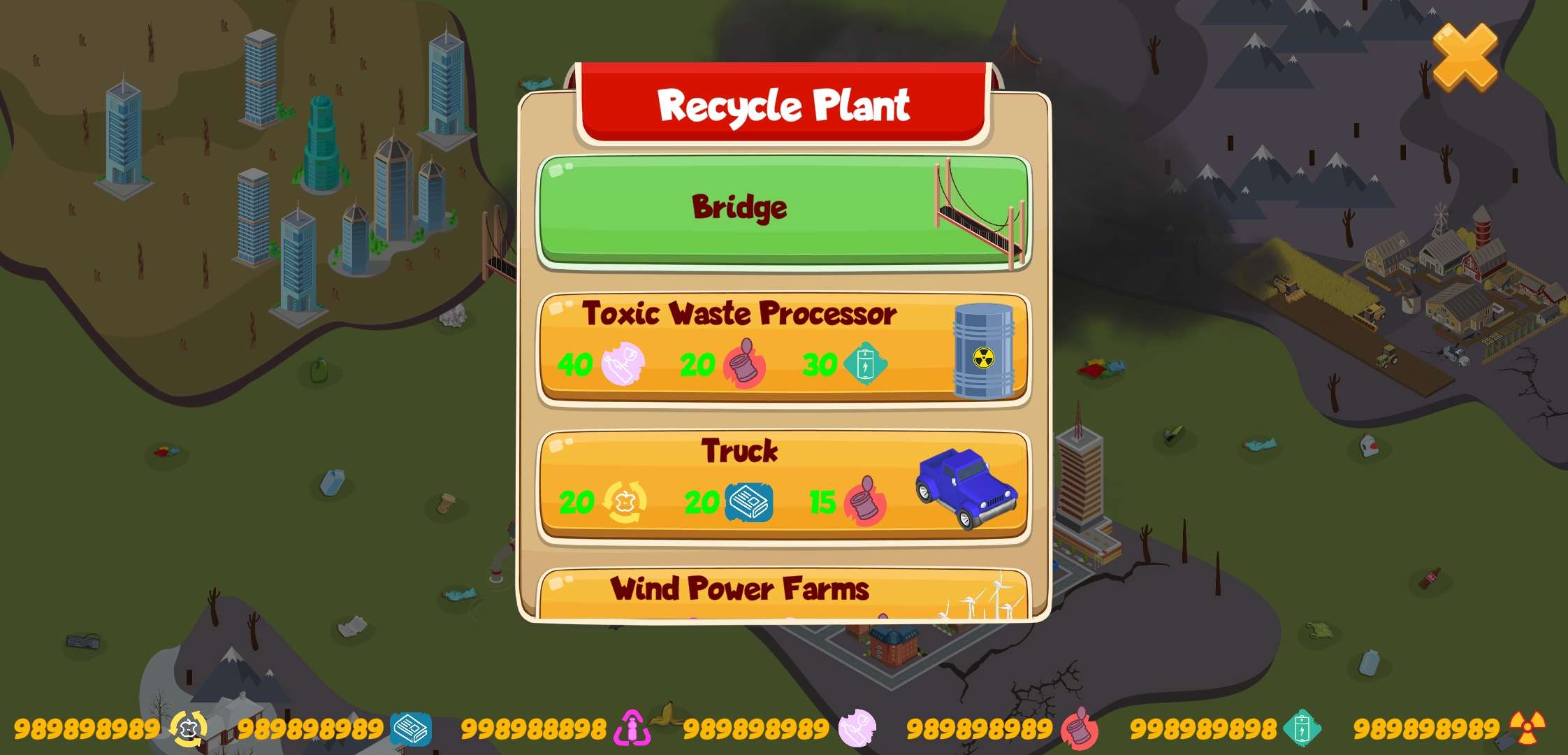Image resolution: width=1568 pixels, height=755 pixels.
Task: Purchase the Truck upgrade
Action: (783, 484)
